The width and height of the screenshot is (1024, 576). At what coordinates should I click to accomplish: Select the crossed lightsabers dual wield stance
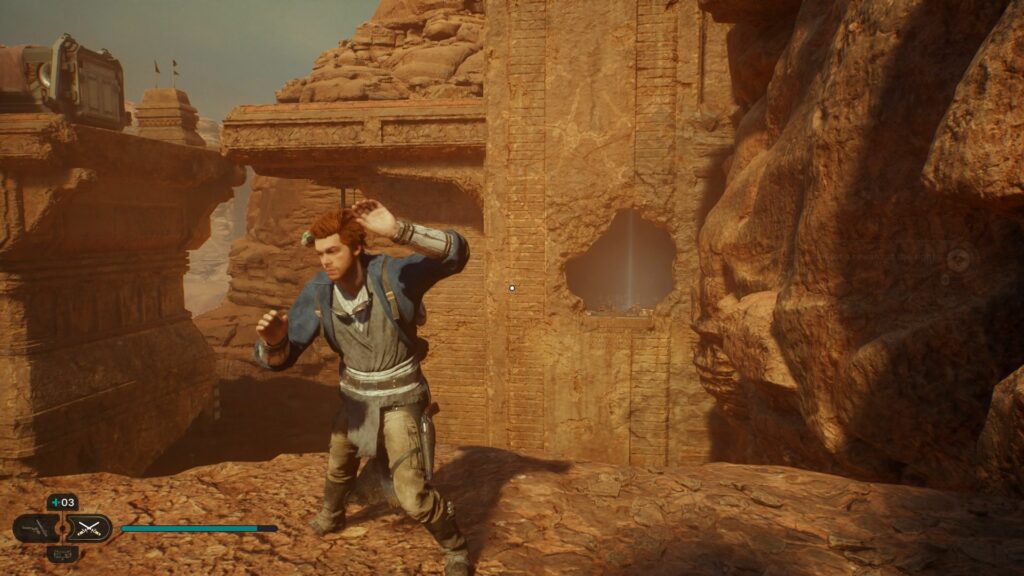tap(89, 527)
